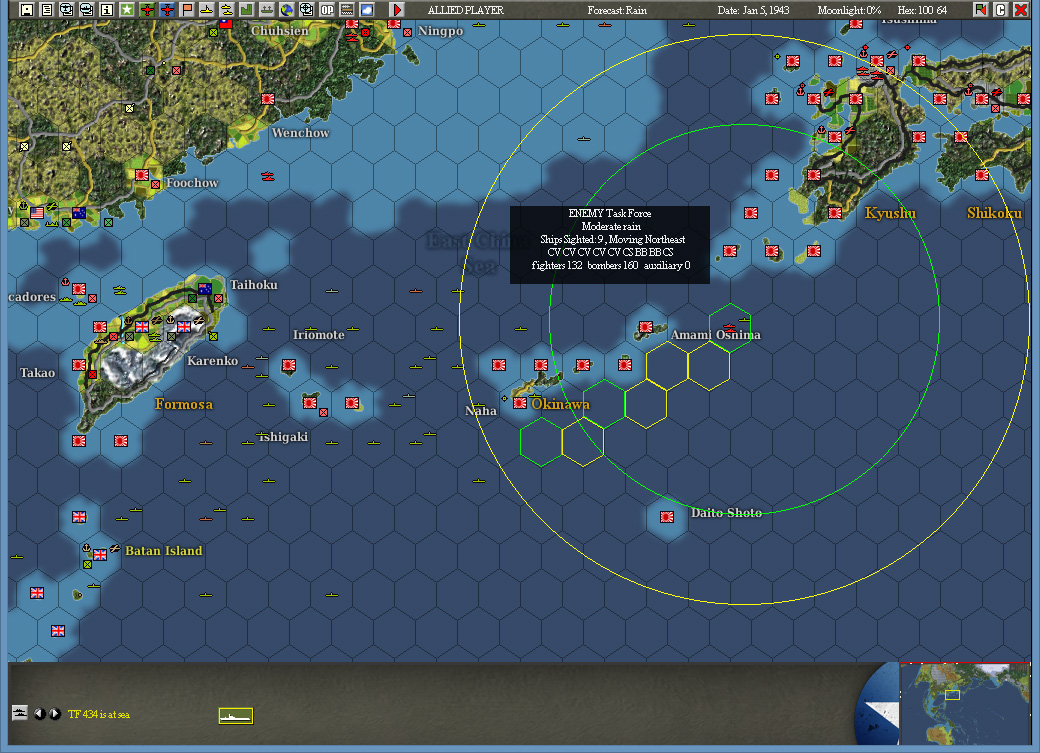Click the 'C' button in top bar
The height and width of the screenshot is (753, 1040).
1000,10
